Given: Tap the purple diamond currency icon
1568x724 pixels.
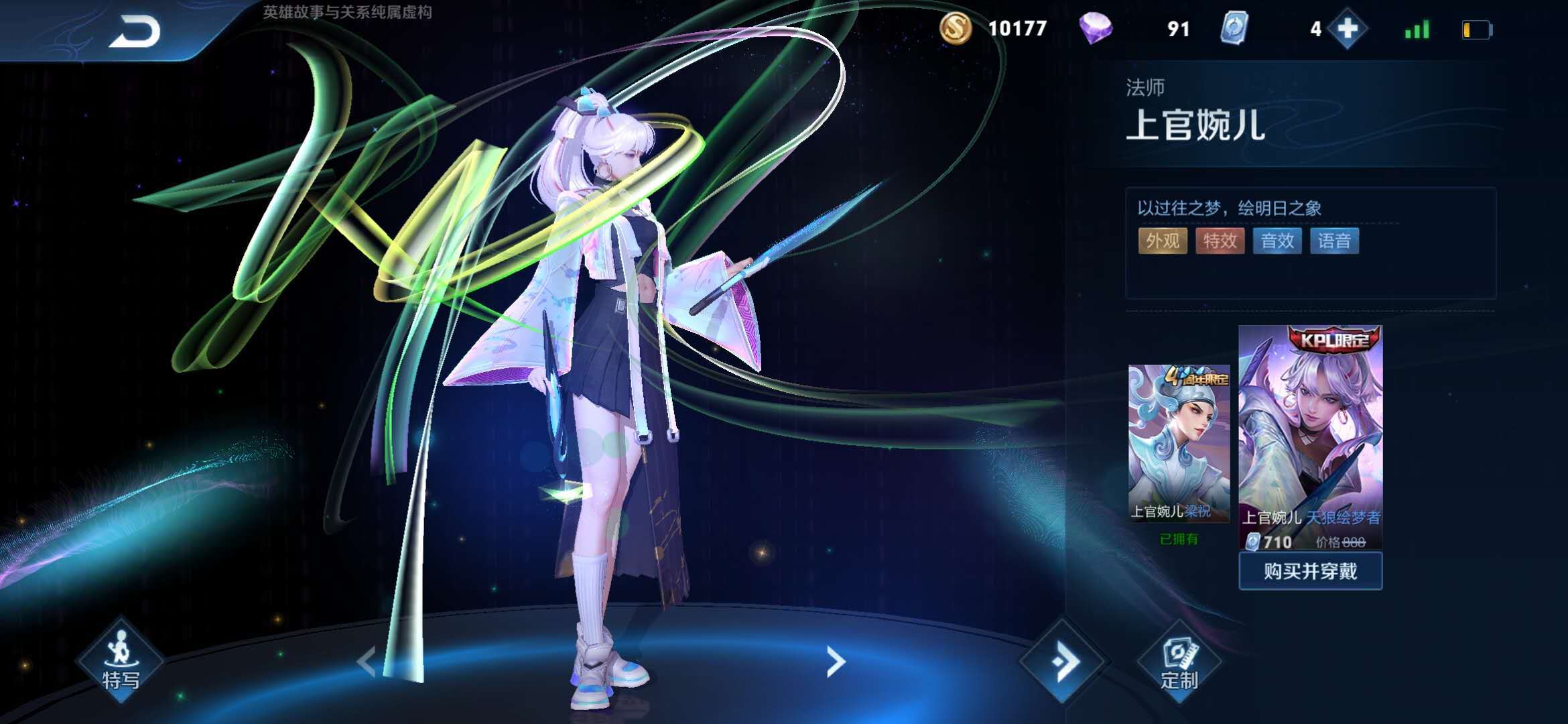Looking at the screenshot, I should (1096, 29).
